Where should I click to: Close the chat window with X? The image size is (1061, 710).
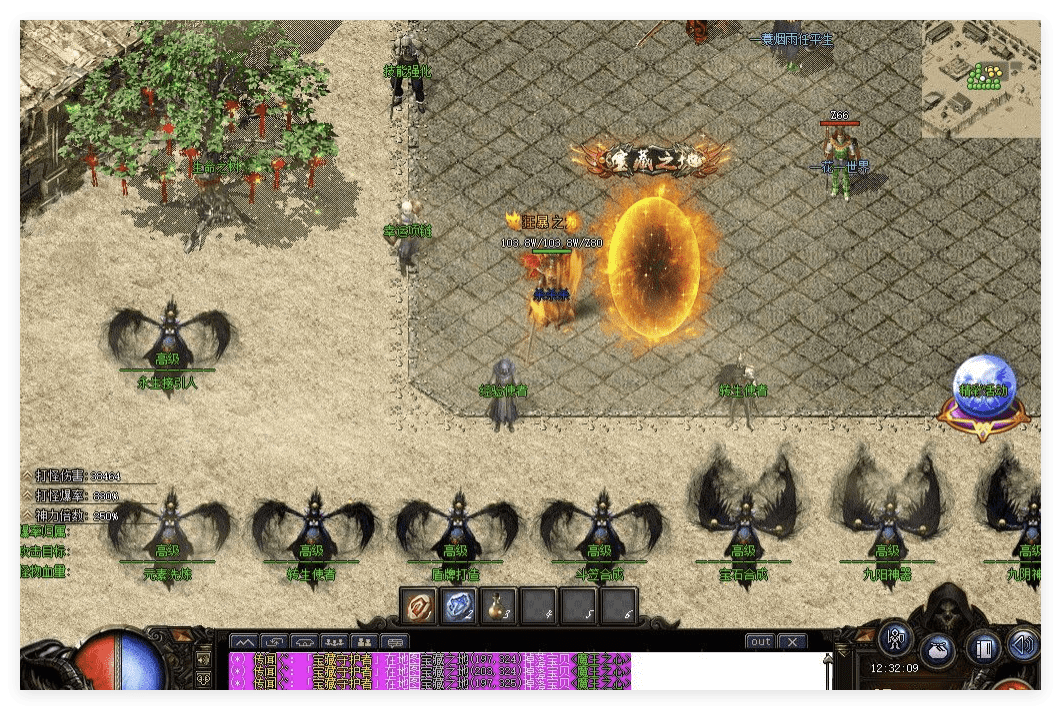click(x=791, y=641)
